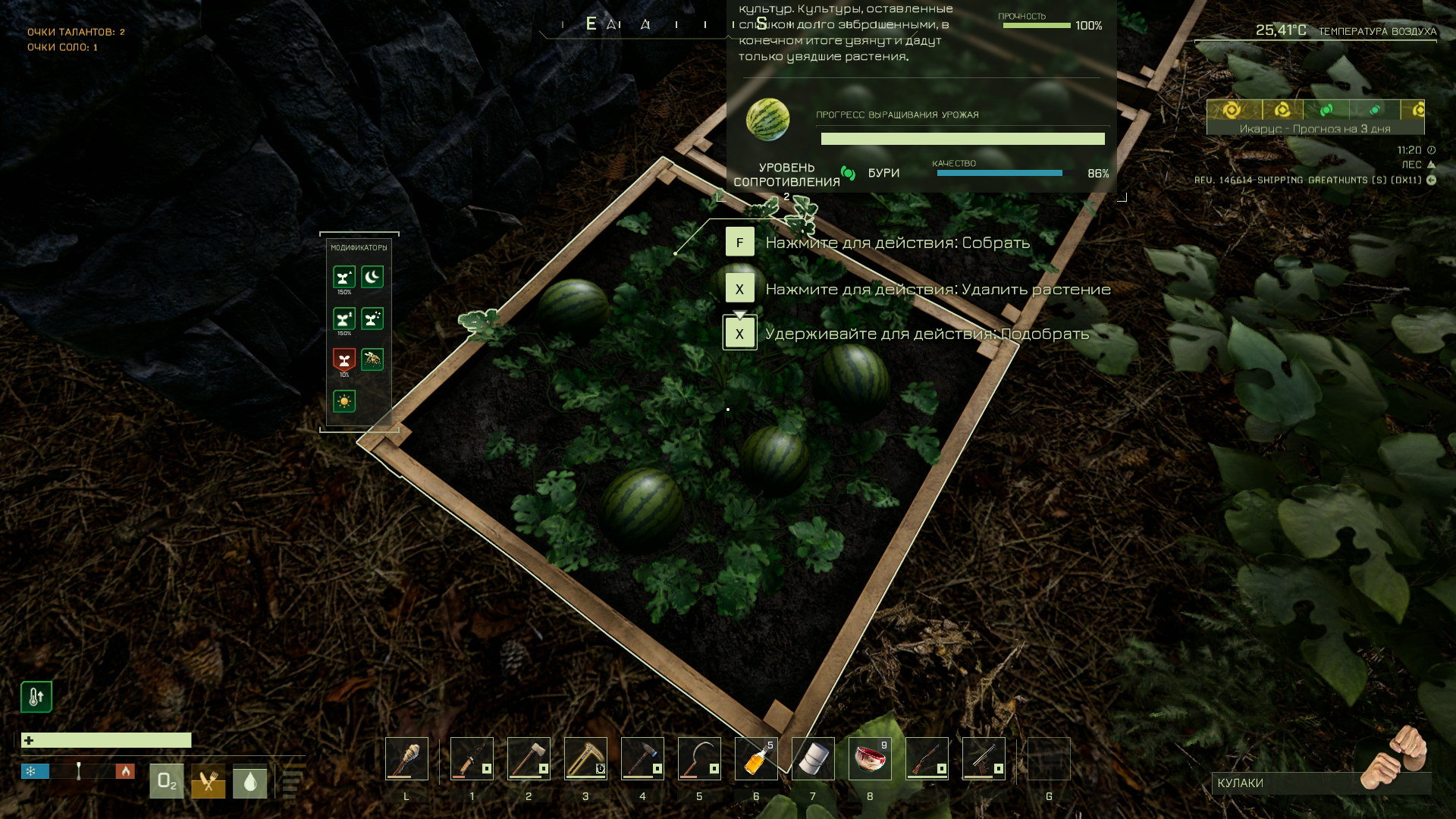Select the torch slot in the hotbar
This screenshot has width=1456, height=819.
coord(406,758)
